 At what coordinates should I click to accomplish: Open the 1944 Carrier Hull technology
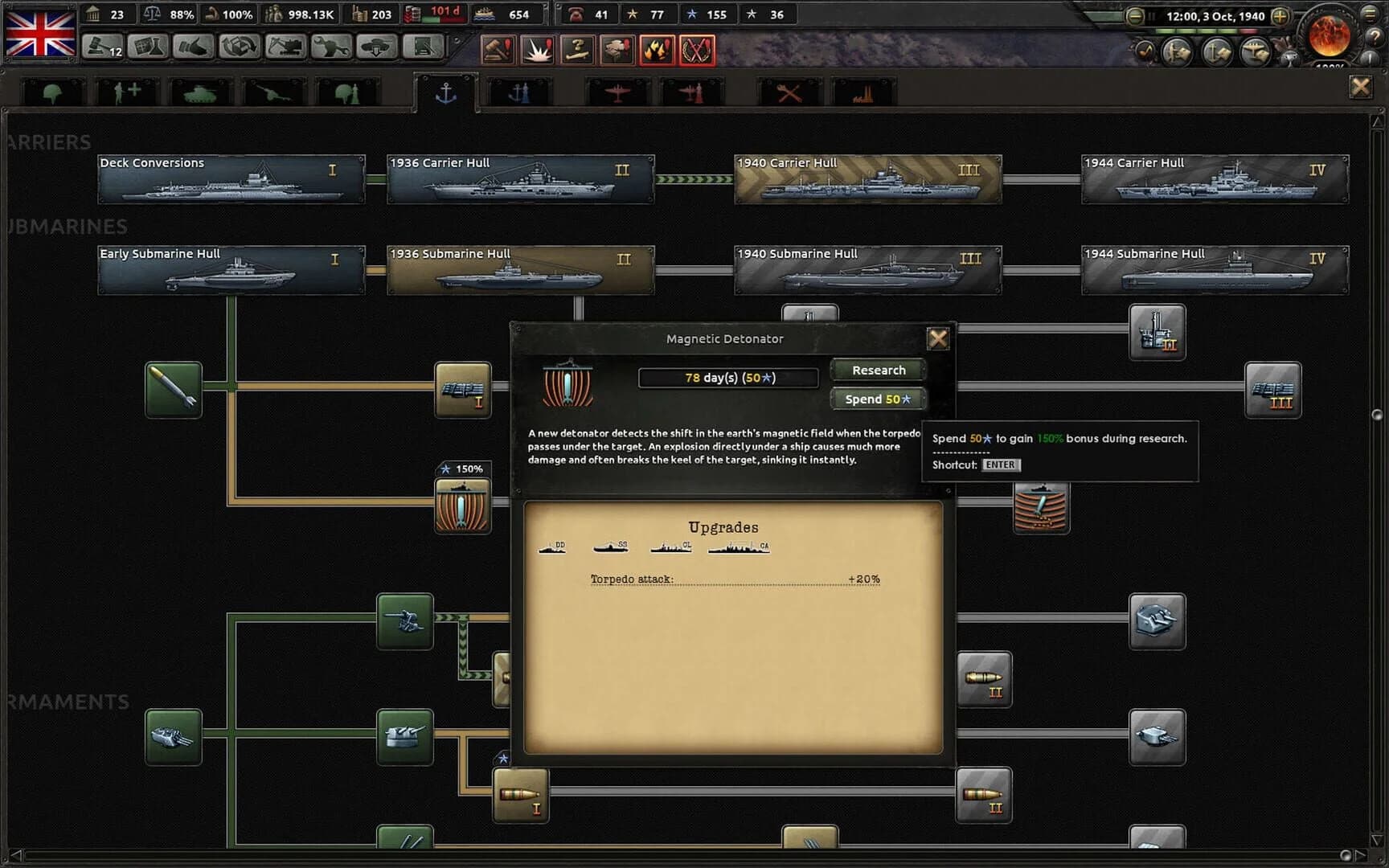point(1214,178)
